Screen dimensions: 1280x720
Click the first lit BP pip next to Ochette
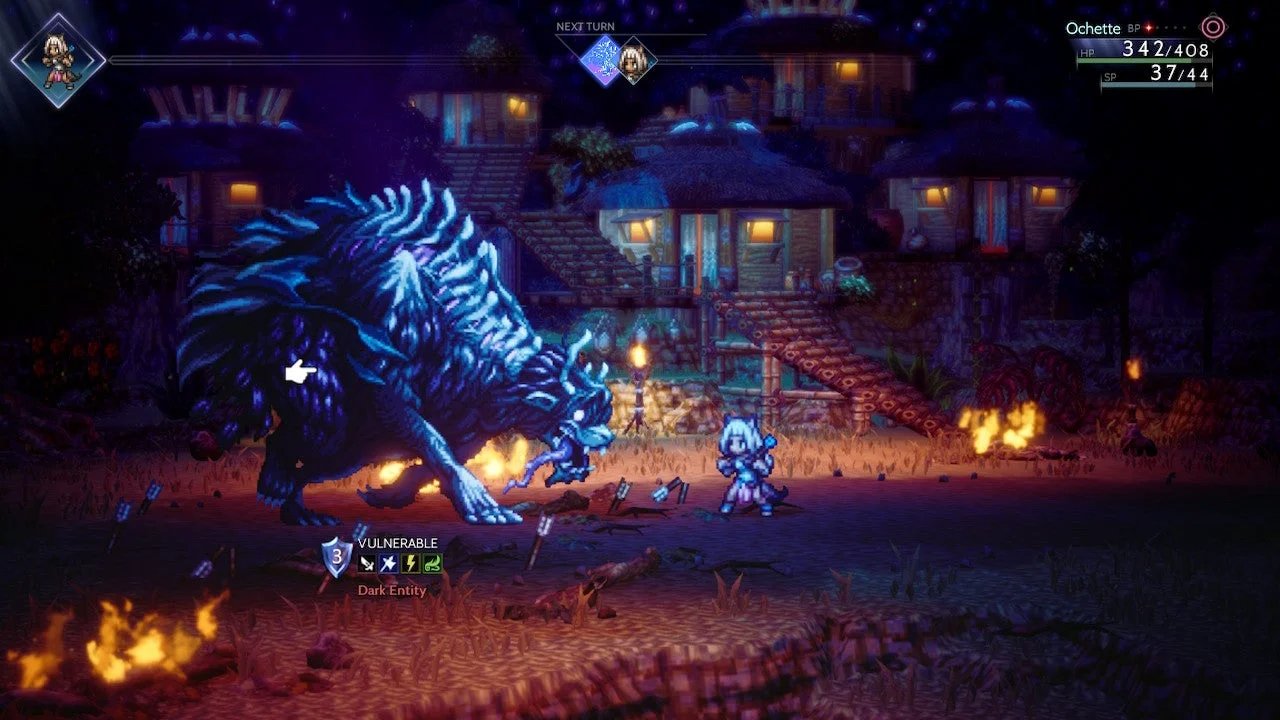pyautogui.click(x=1148, y=28)
